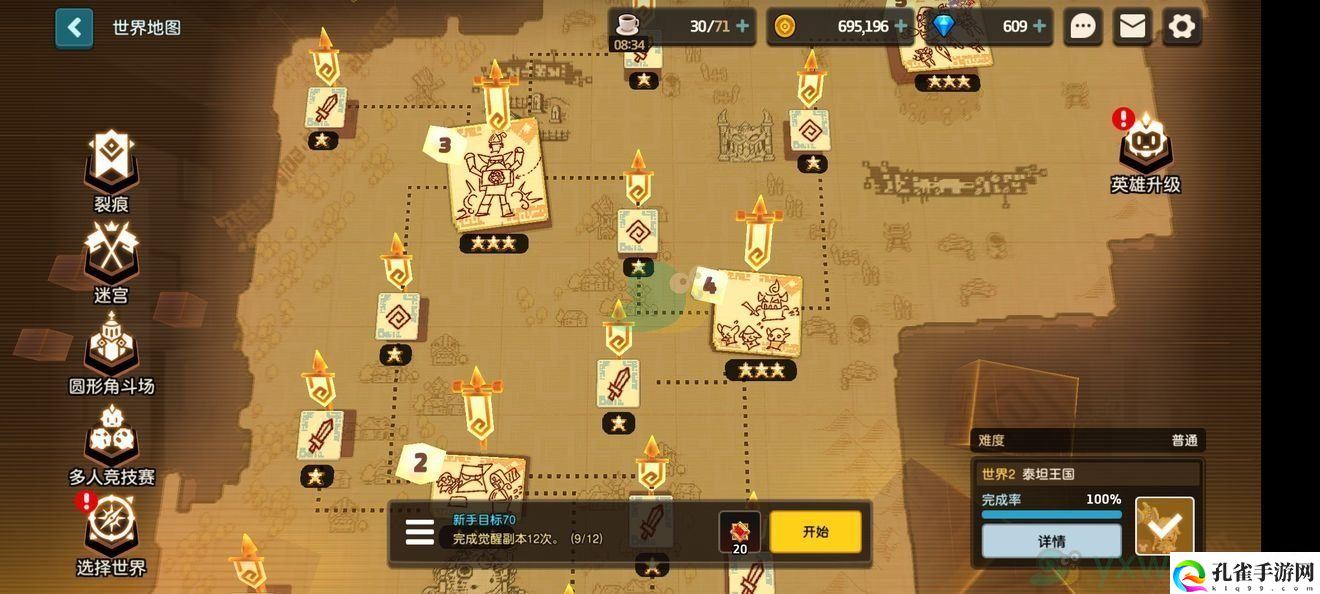View world details with 详情 button
1320x594 pixels.
click(1051, 541)
